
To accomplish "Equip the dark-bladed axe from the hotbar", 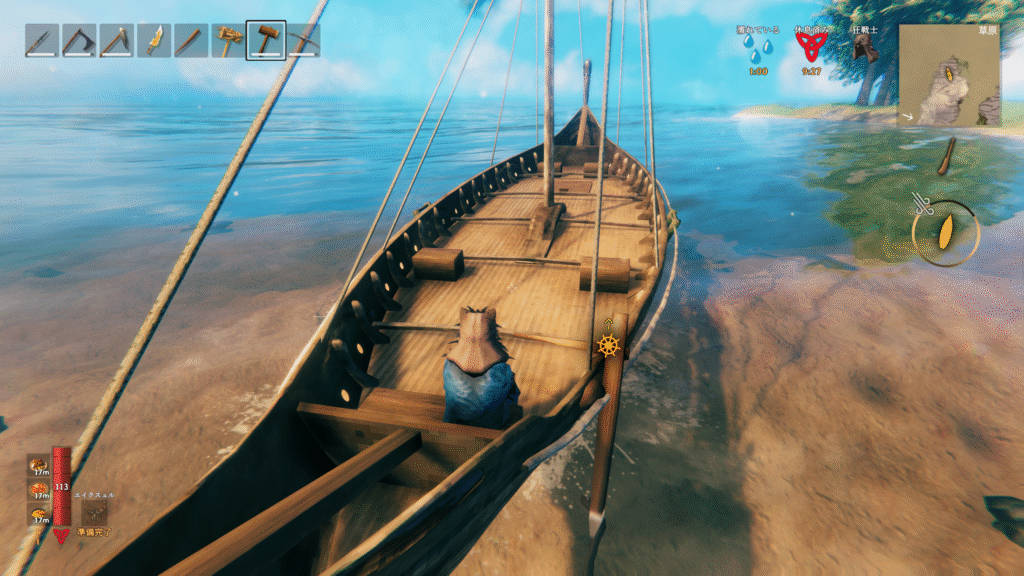I will [x=79, y=41].
